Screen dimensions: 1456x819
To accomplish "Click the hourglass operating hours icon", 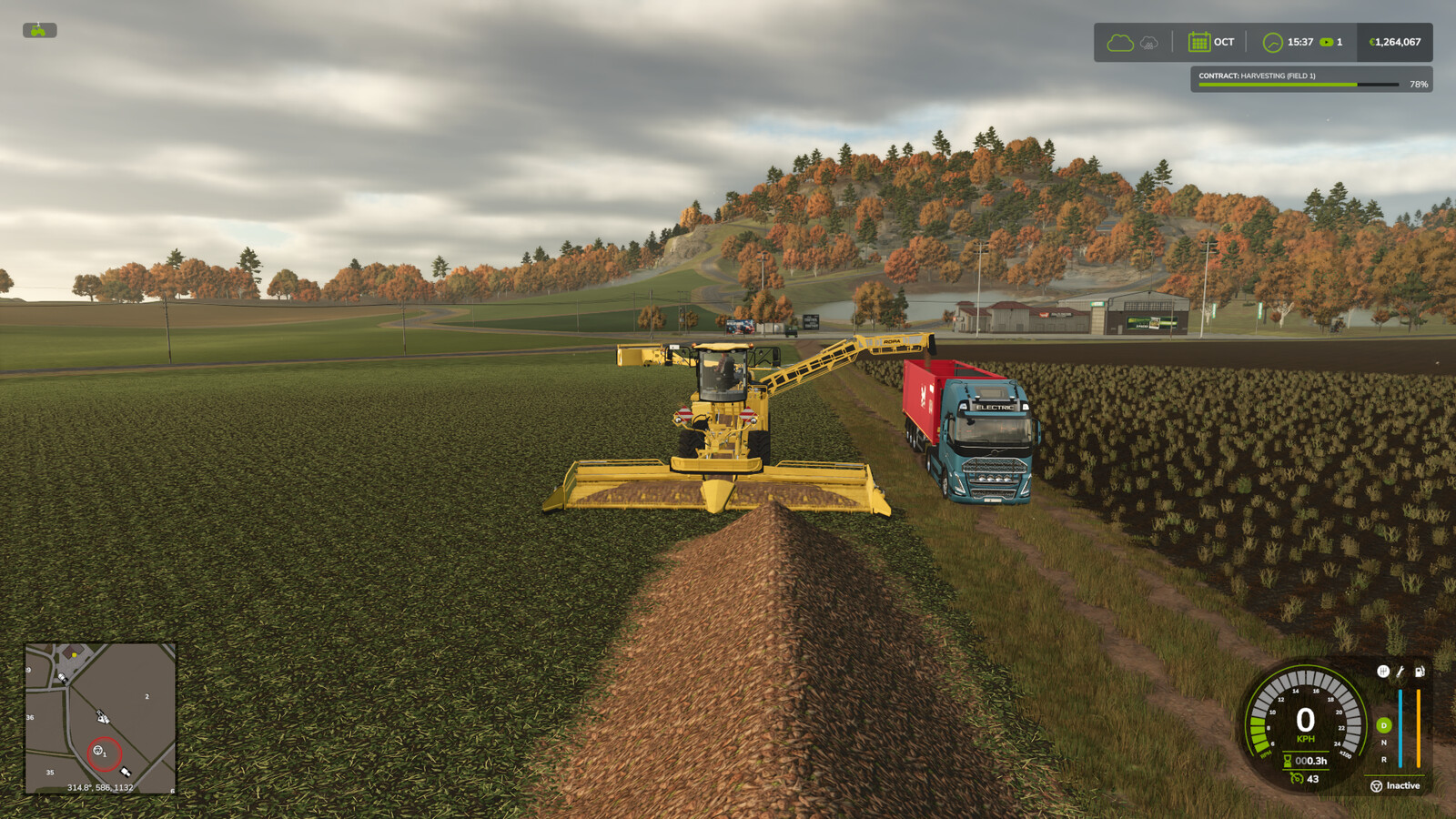I will (x=1288, y=761).
